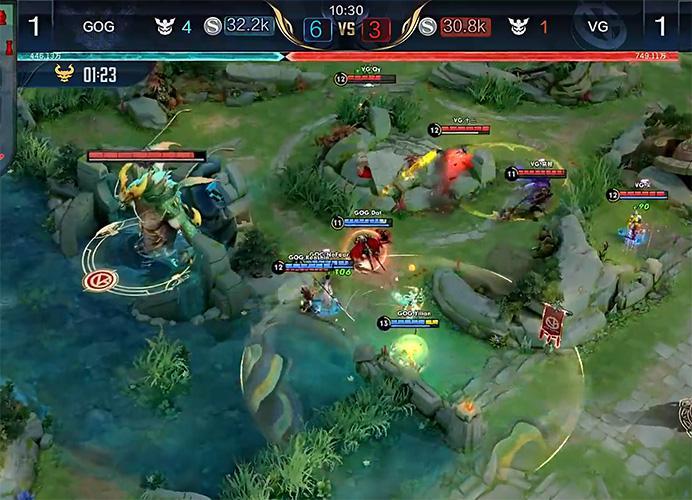
Task: Click GOG's tower count icon
Action: tap(165, 27)
